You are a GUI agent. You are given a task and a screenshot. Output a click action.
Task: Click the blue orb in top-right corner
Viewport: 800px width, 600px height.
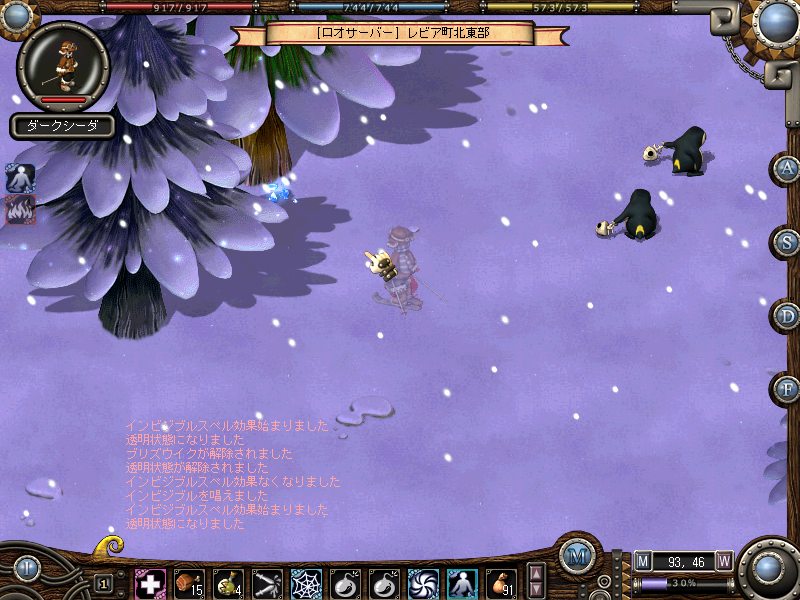click(775, 20)
